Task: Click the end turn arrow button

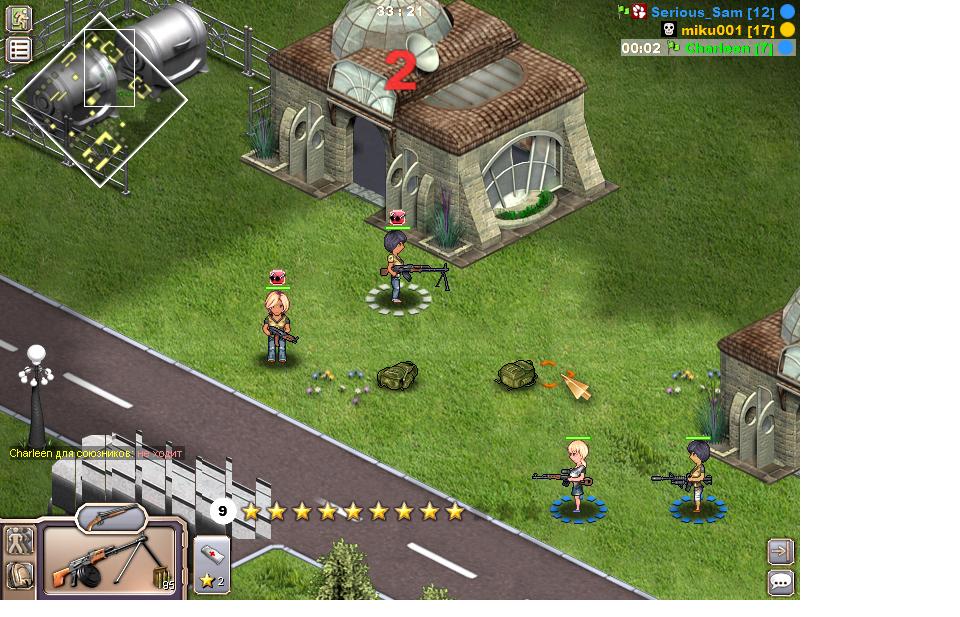Action: 781,551
